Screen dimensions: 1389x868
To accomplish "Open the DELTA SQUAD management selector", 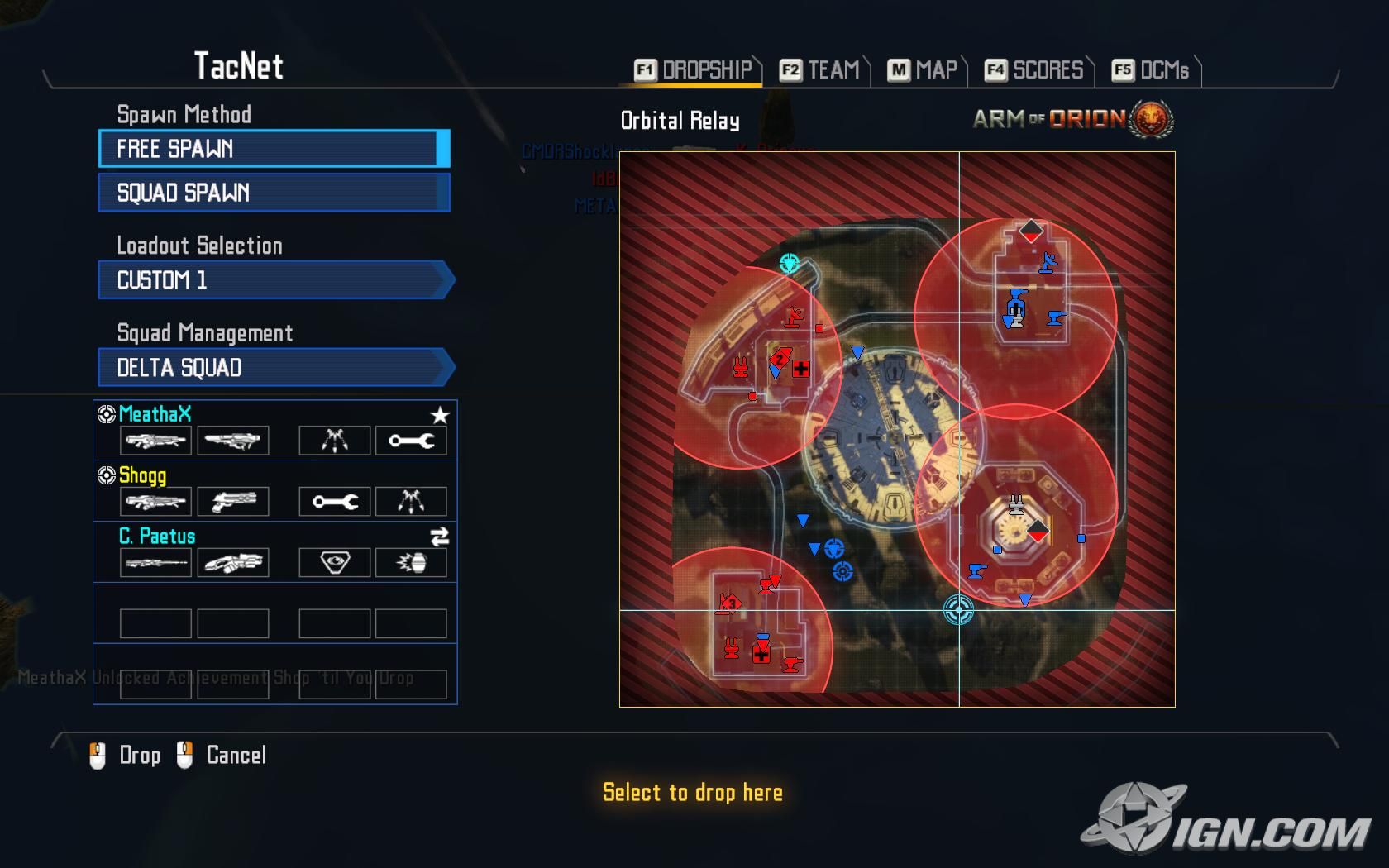I will point(275,368).
